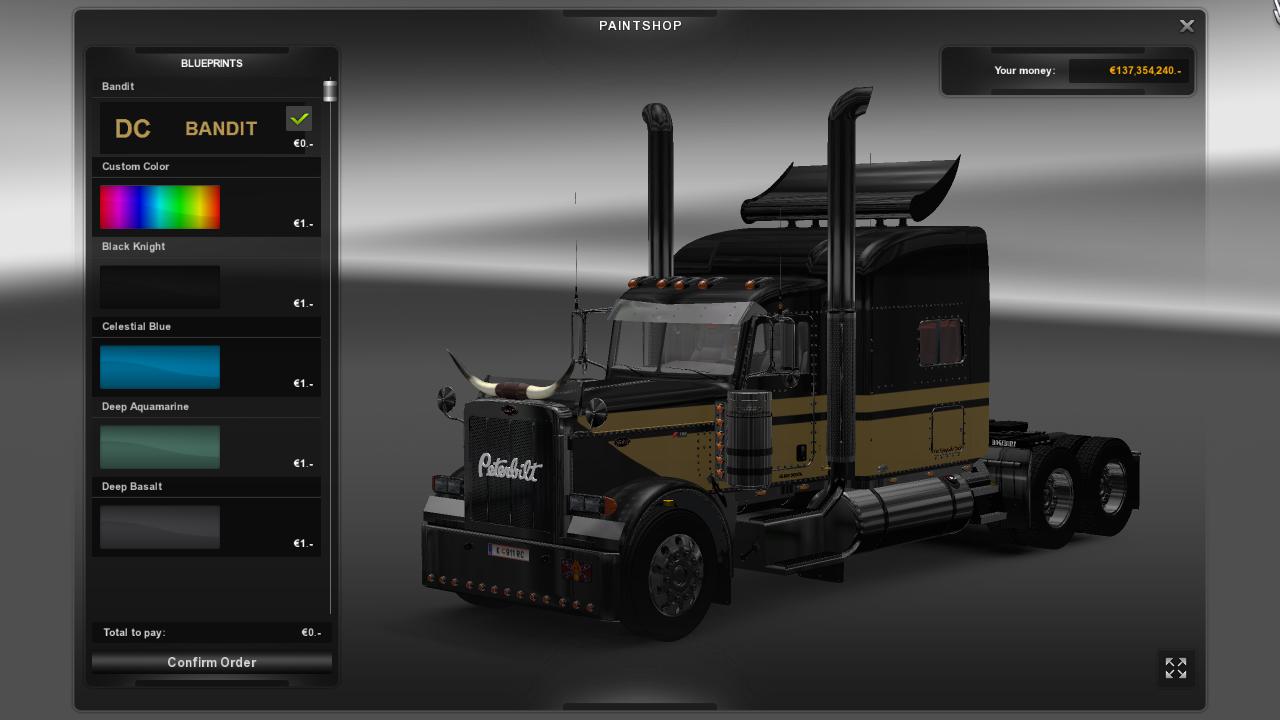Image resolution: width=1280 pixels, height=720 pixels.
Task: Pick the Black Knight paint swatch
Action: [160, 287]
